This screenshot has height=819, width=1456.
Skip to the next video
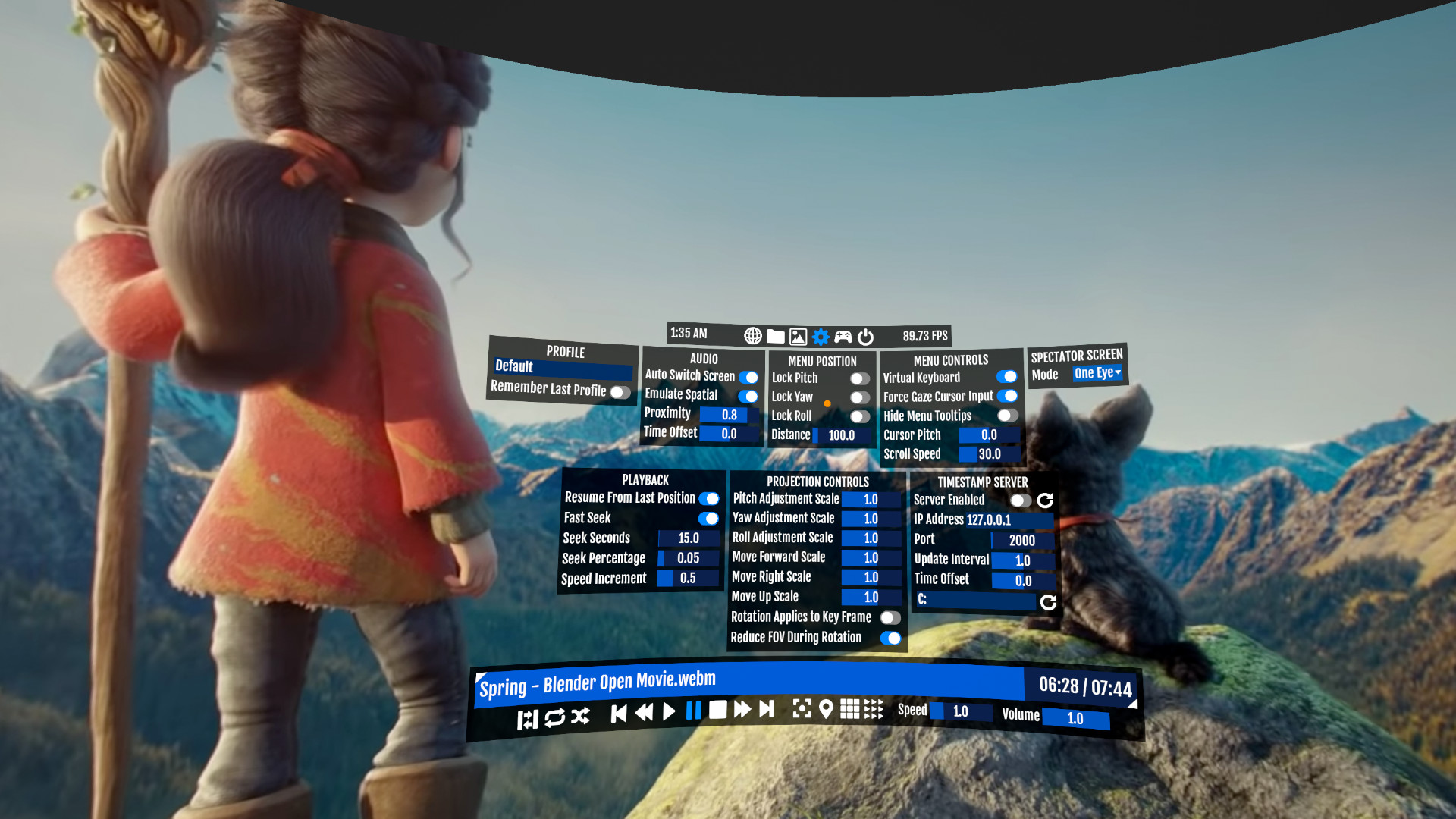766,710
